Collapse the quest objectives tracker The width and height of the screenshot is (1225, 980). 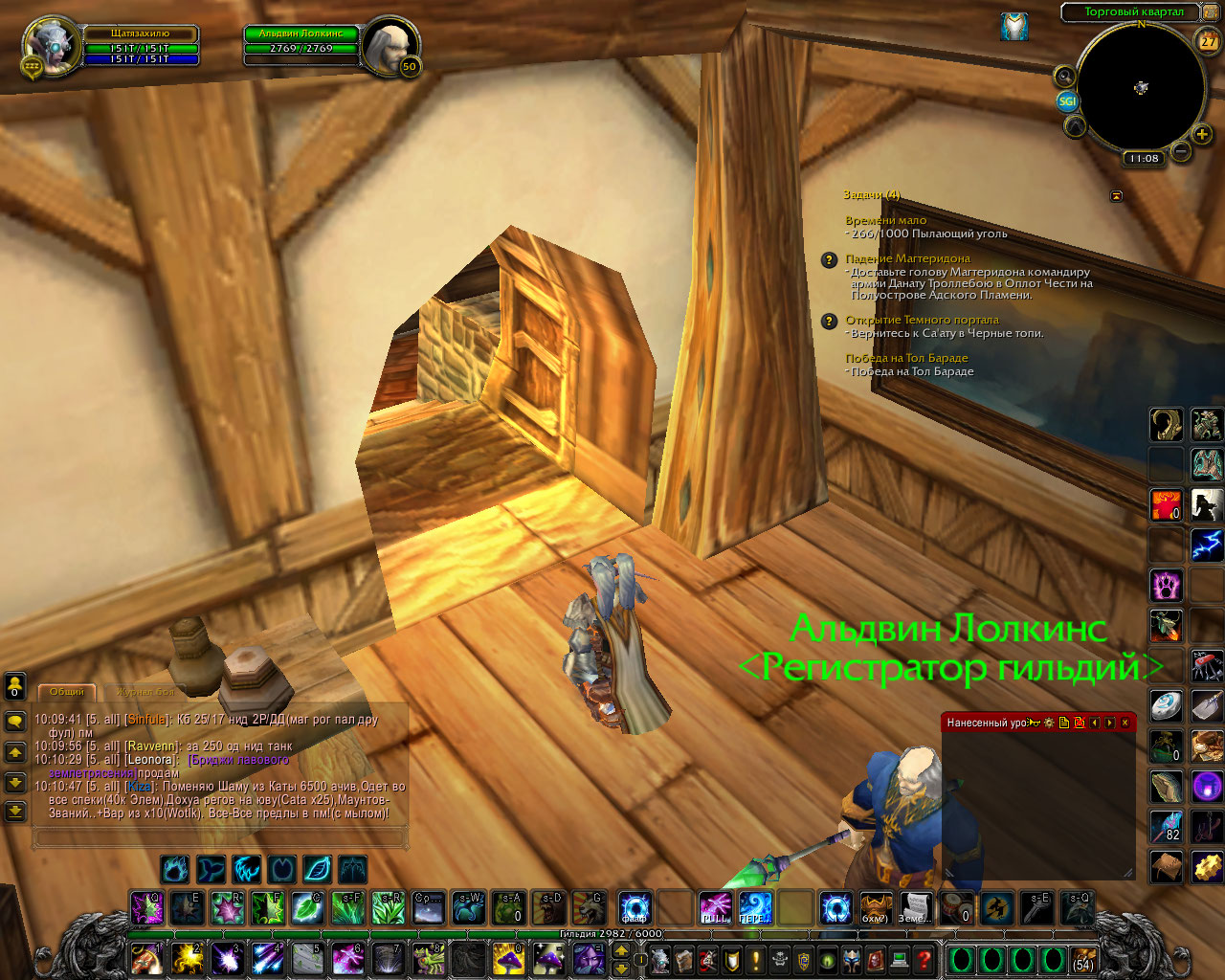(1116, 195)
